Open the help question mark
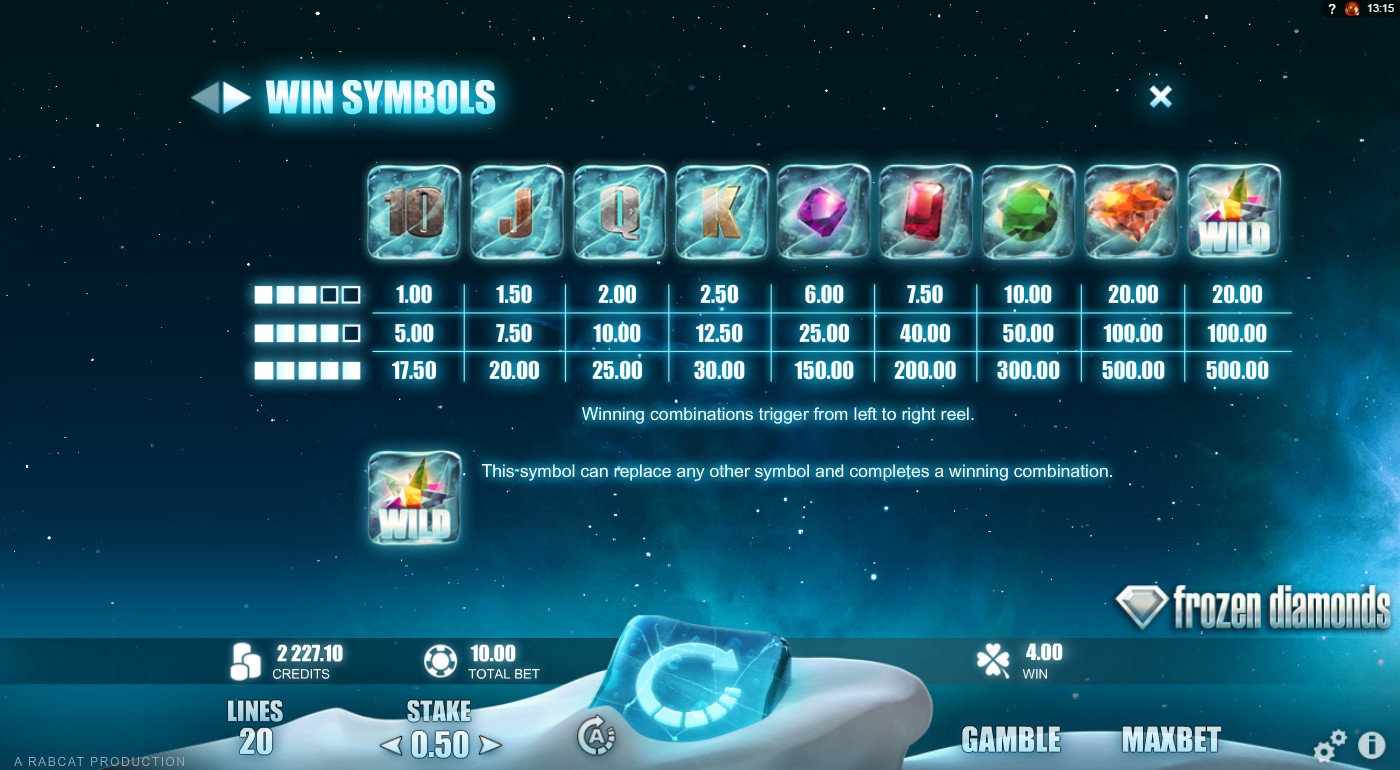The height and width of the screenshot is (770, 1400). pos(1332,9)
